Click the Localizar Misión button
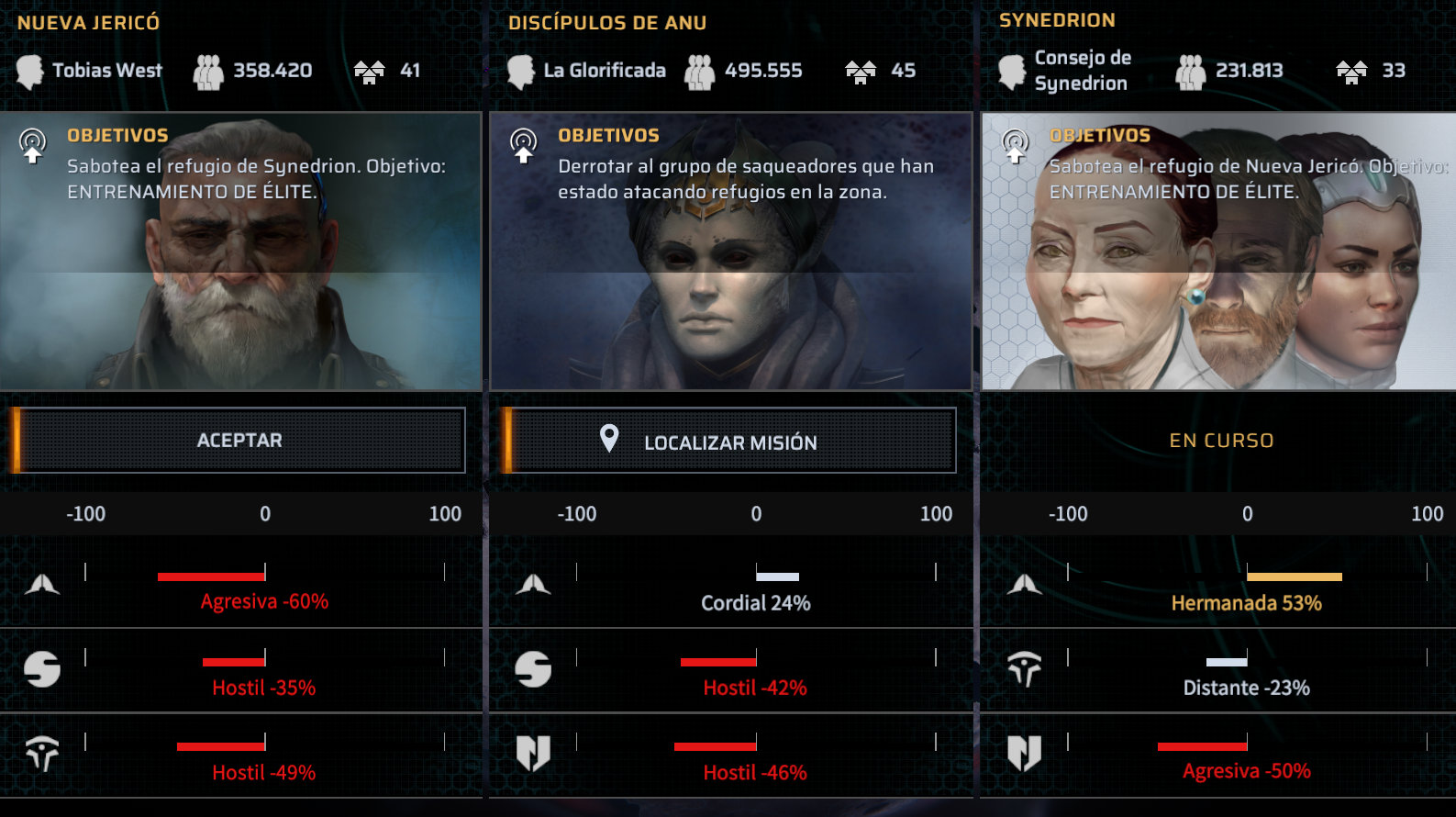 pyautogui.click(x=730, y=442)
